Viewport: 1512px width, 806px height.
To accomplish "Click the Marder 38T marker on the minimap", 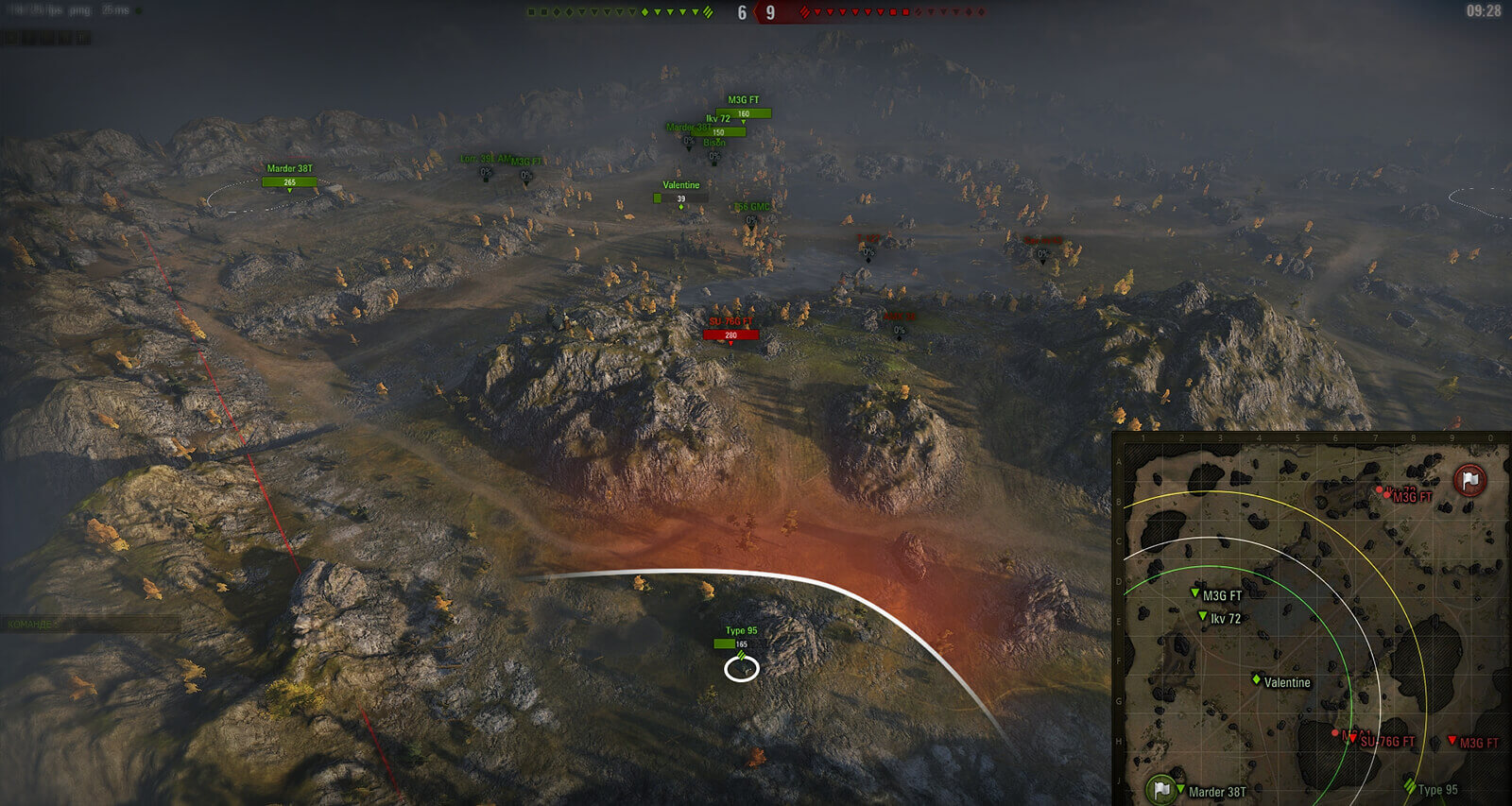I will coord(1181,788).
